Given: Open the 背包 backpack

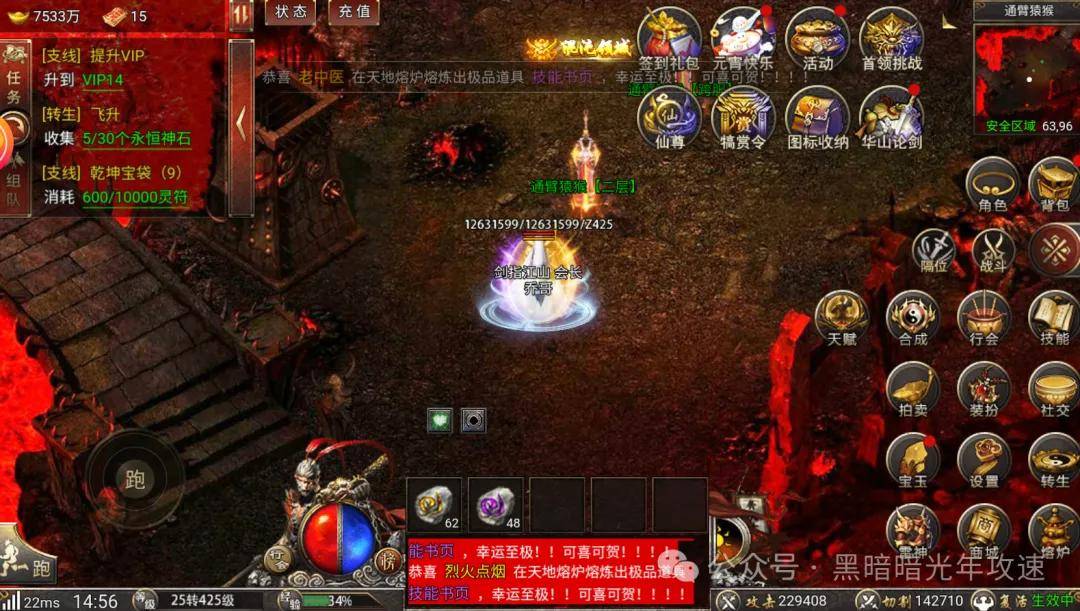Looking at the screenshot, I should coord(1055,184).
